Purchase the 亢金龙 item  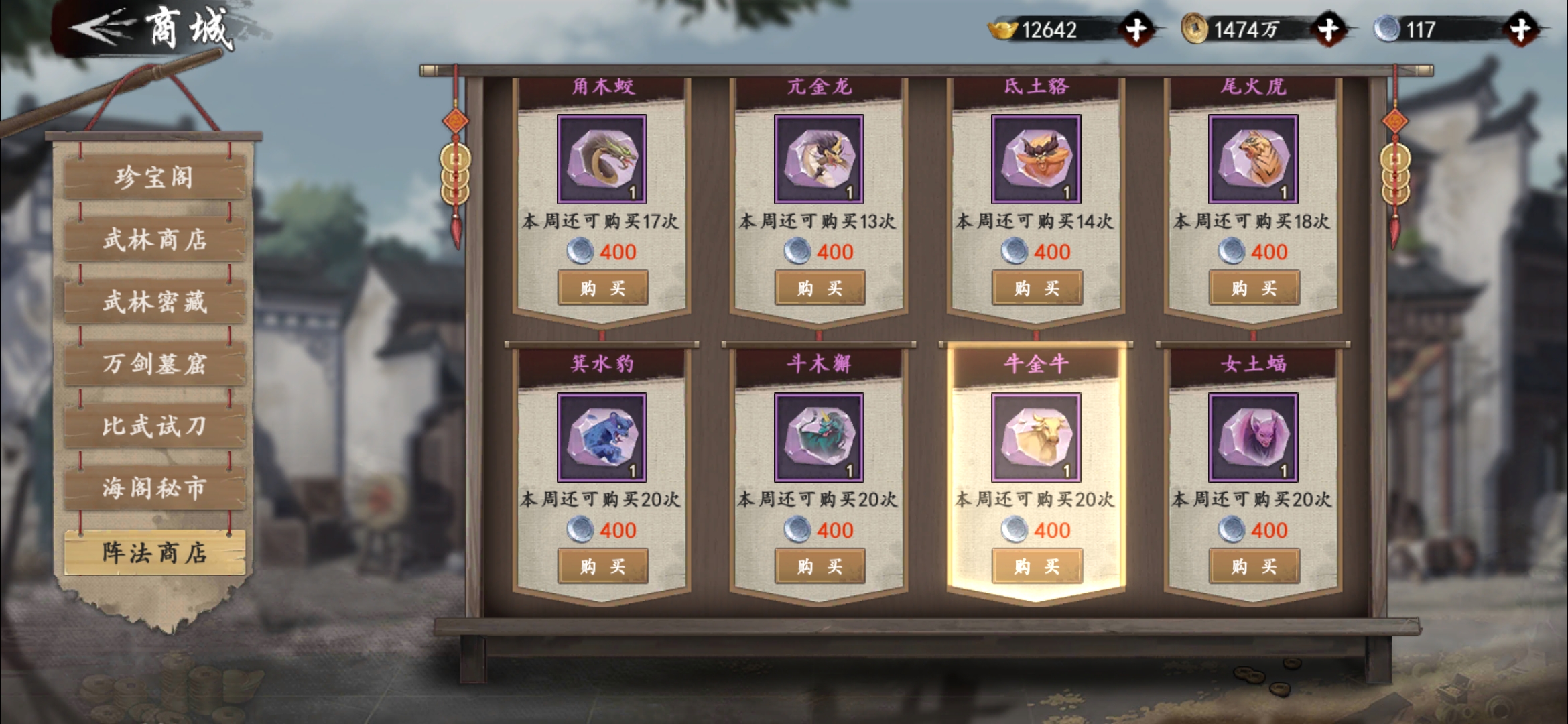coord(820,288)
